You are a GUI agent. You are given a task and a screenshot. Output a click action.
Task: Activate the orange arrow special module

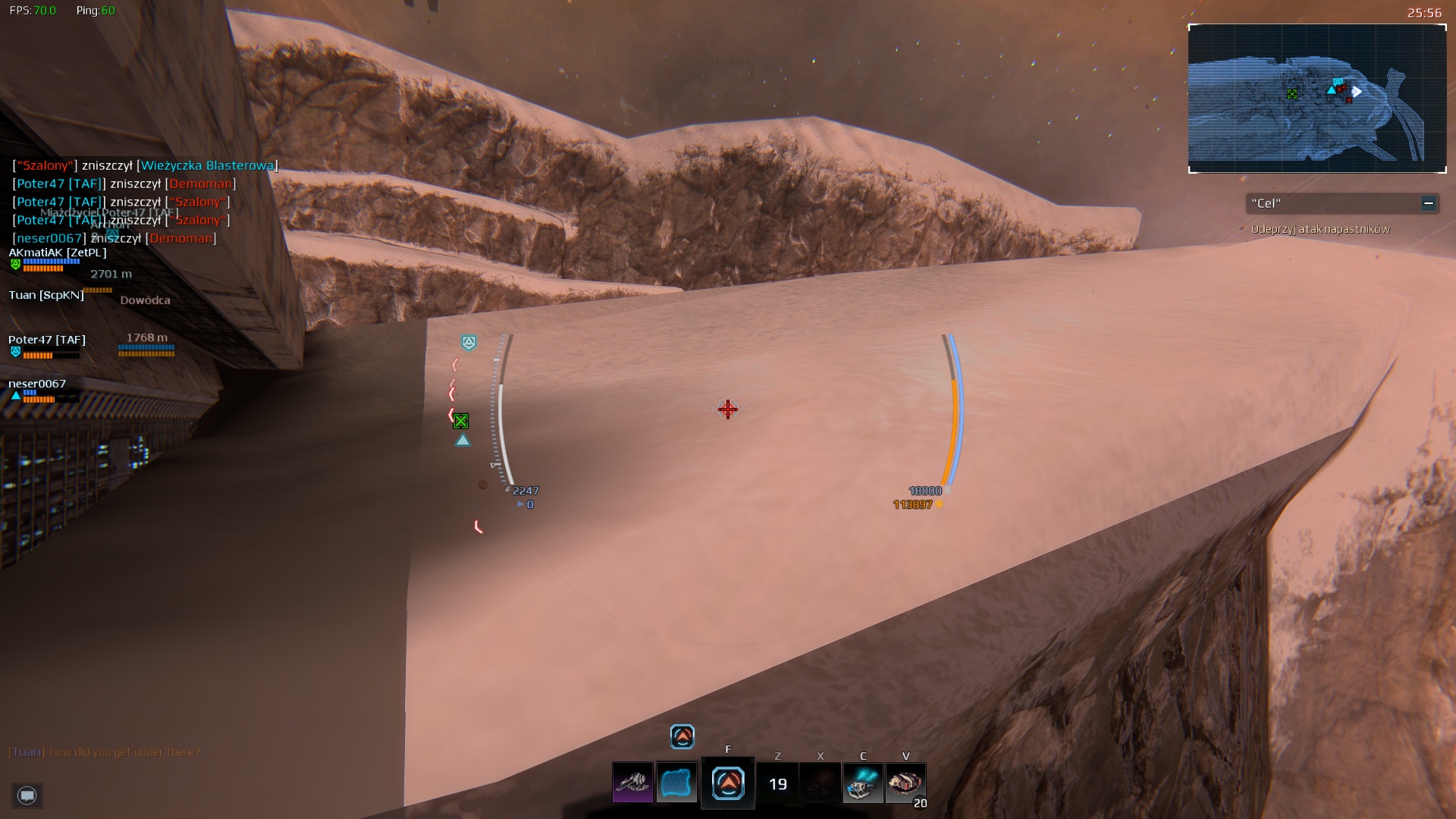[x=728, y=783]
